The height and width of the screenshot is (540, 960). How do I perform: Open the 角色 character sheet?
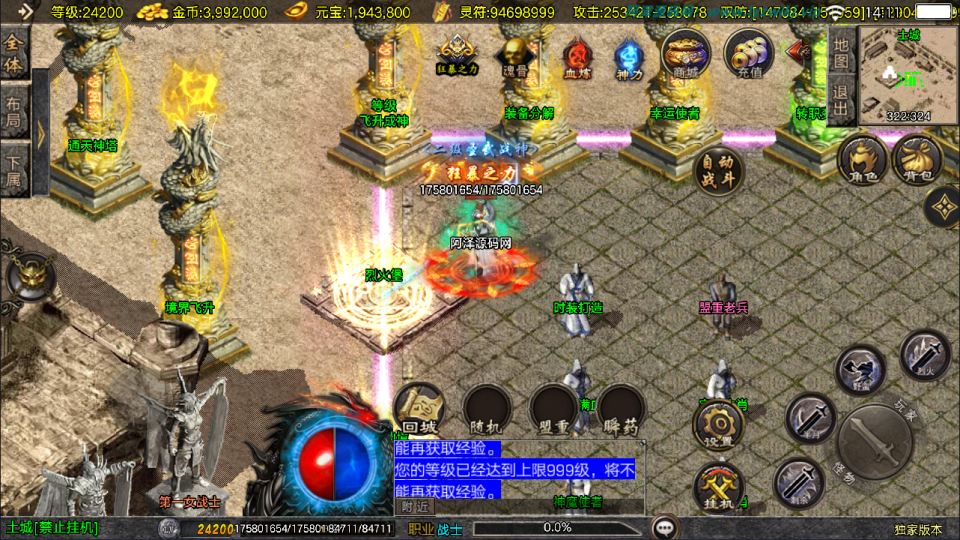click(x=863, y=160)
